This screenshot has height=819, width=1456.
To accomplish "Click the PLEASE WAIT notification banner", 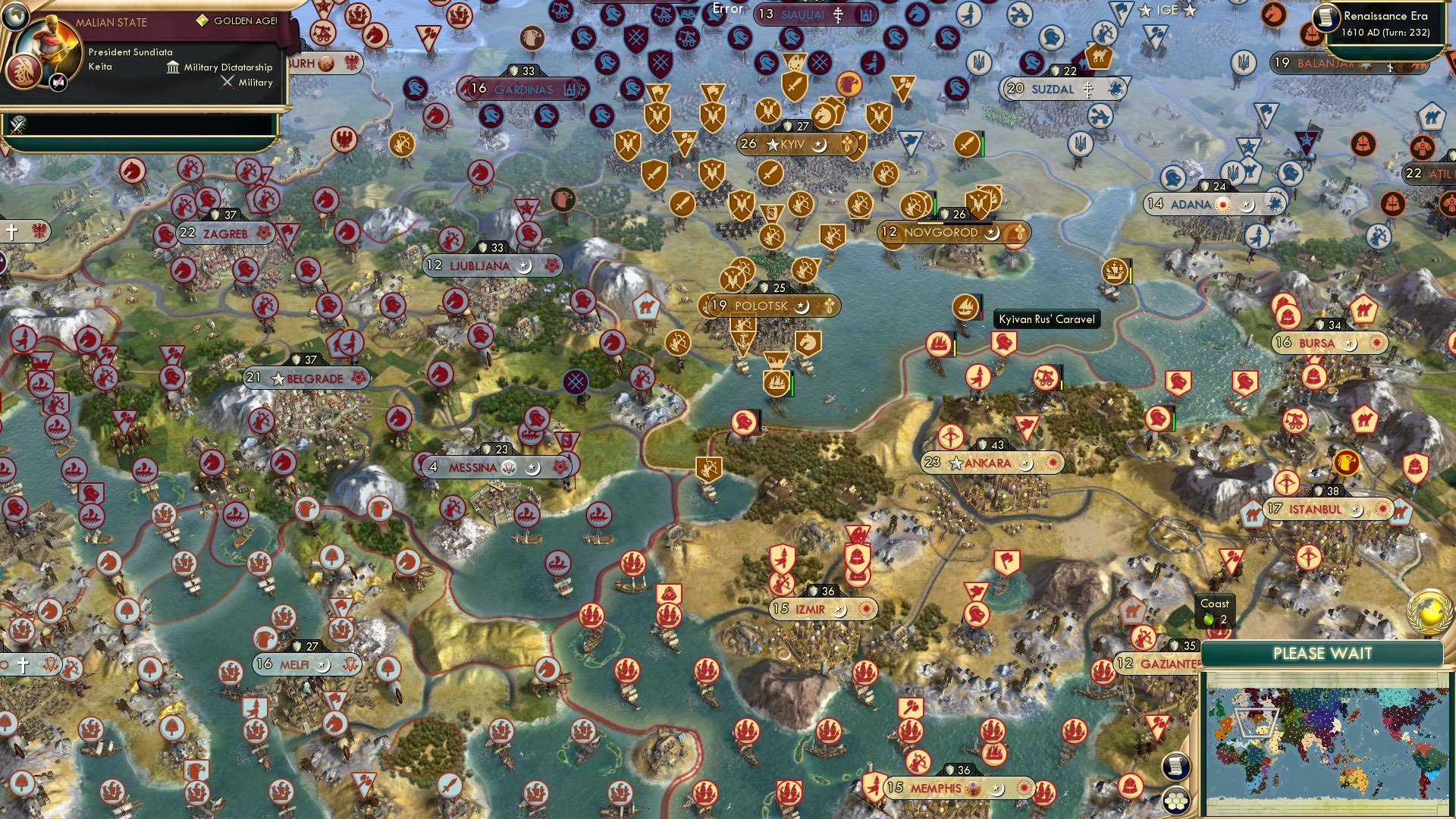I will point(1323,652).
